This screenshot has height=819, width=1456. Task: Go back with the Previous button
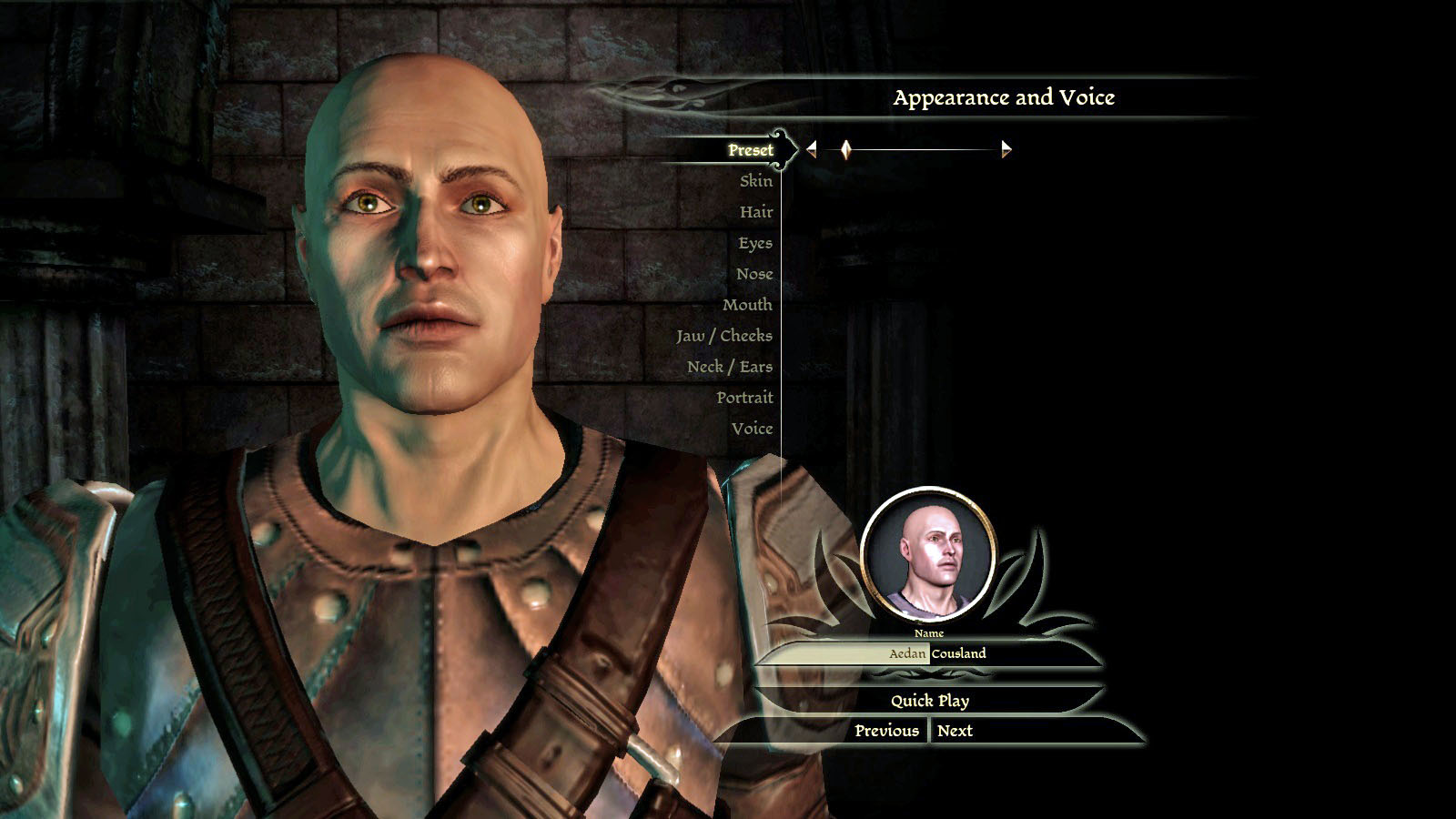point(885,731)
